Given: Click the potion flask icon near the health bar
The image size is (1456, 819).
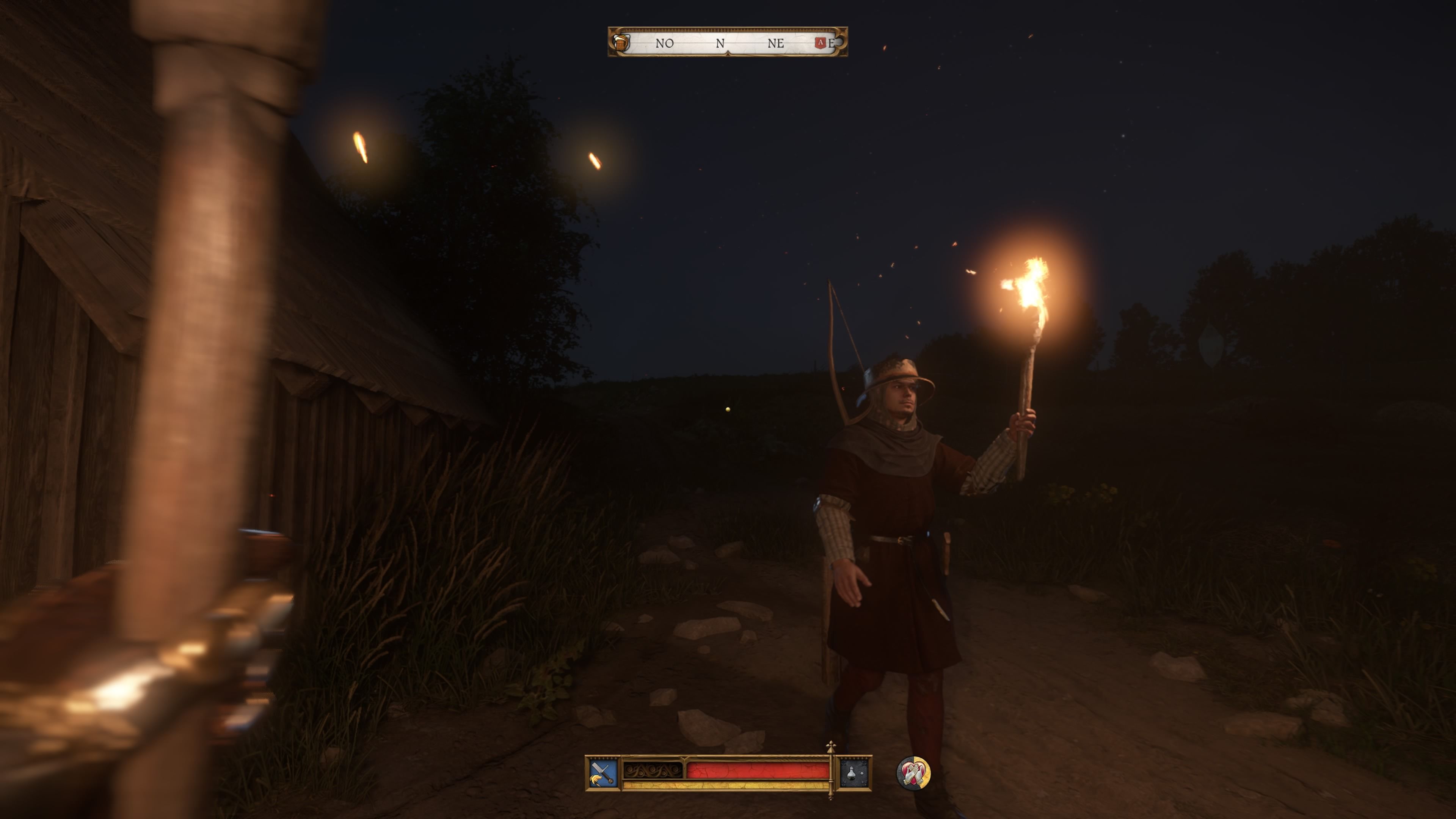Looking at the screenshot, I should point(852,773).
